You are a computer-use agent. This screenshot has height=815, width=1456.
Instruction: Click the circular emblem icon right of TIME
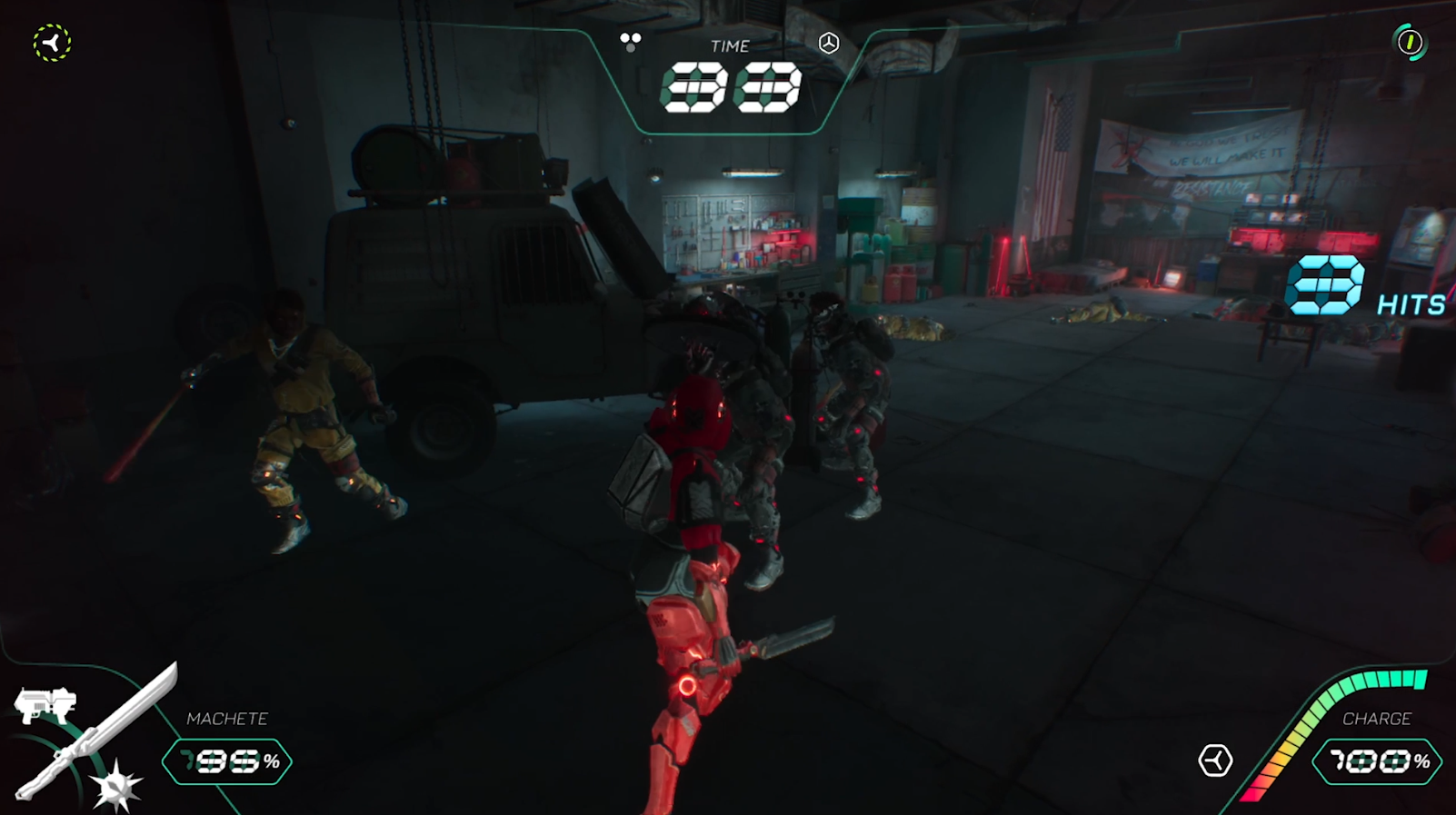click(829, 43)
